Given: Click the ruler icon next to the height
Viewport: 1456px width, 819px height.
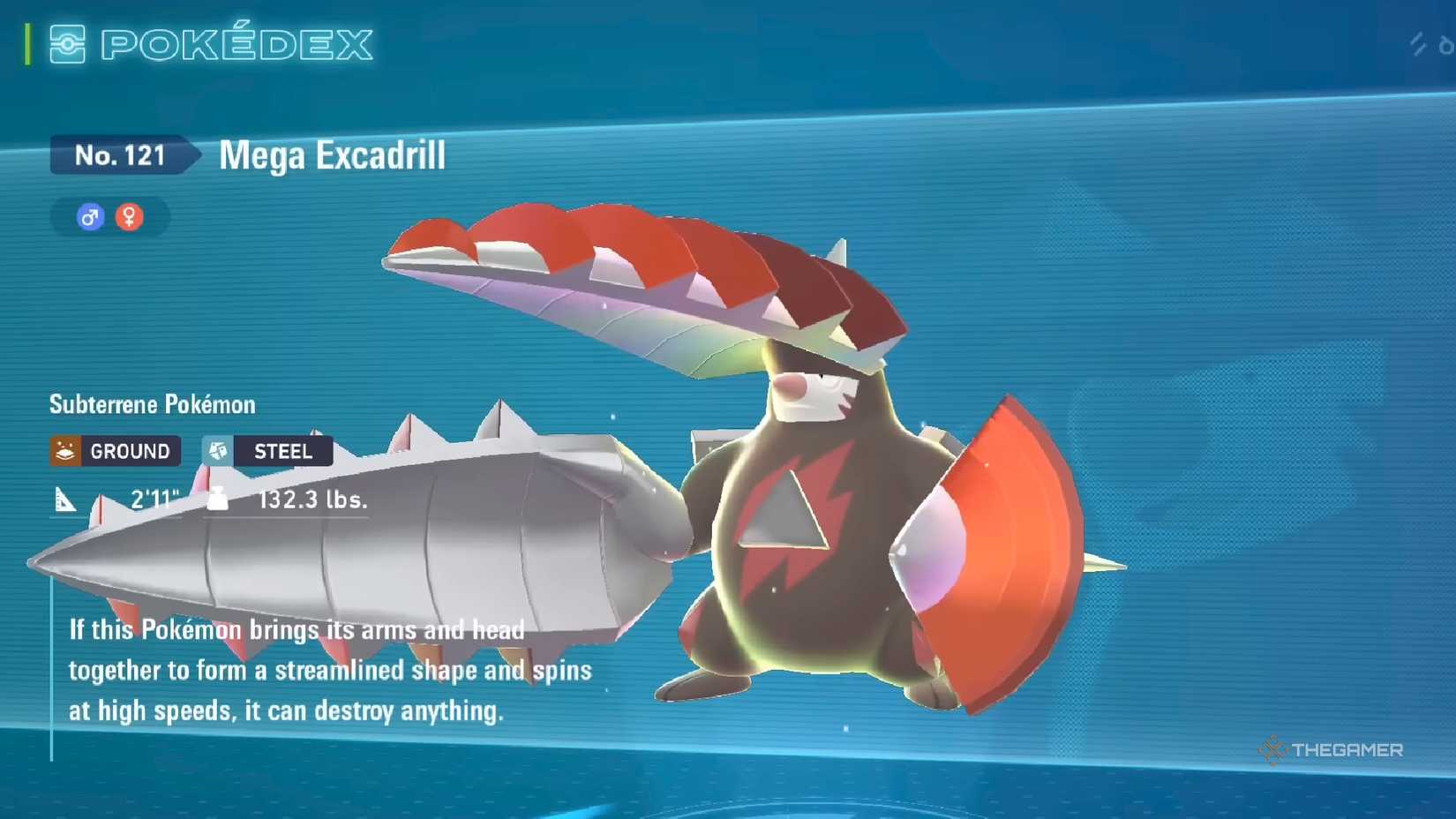Looking at the screenshot, I should [65, 500].
